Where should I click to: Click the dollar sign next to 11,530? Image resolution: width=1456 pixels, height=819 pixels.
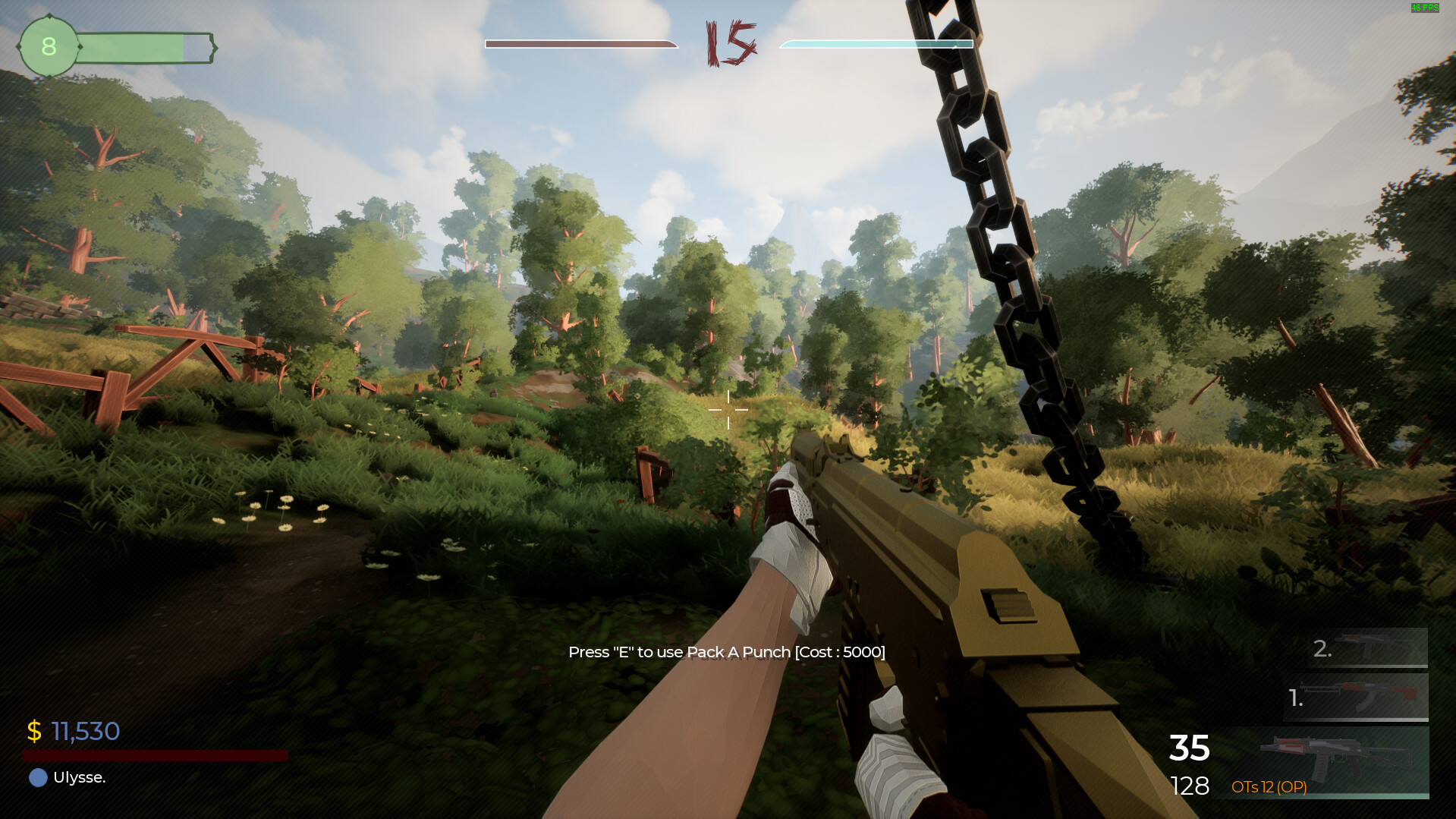point(33,731)
